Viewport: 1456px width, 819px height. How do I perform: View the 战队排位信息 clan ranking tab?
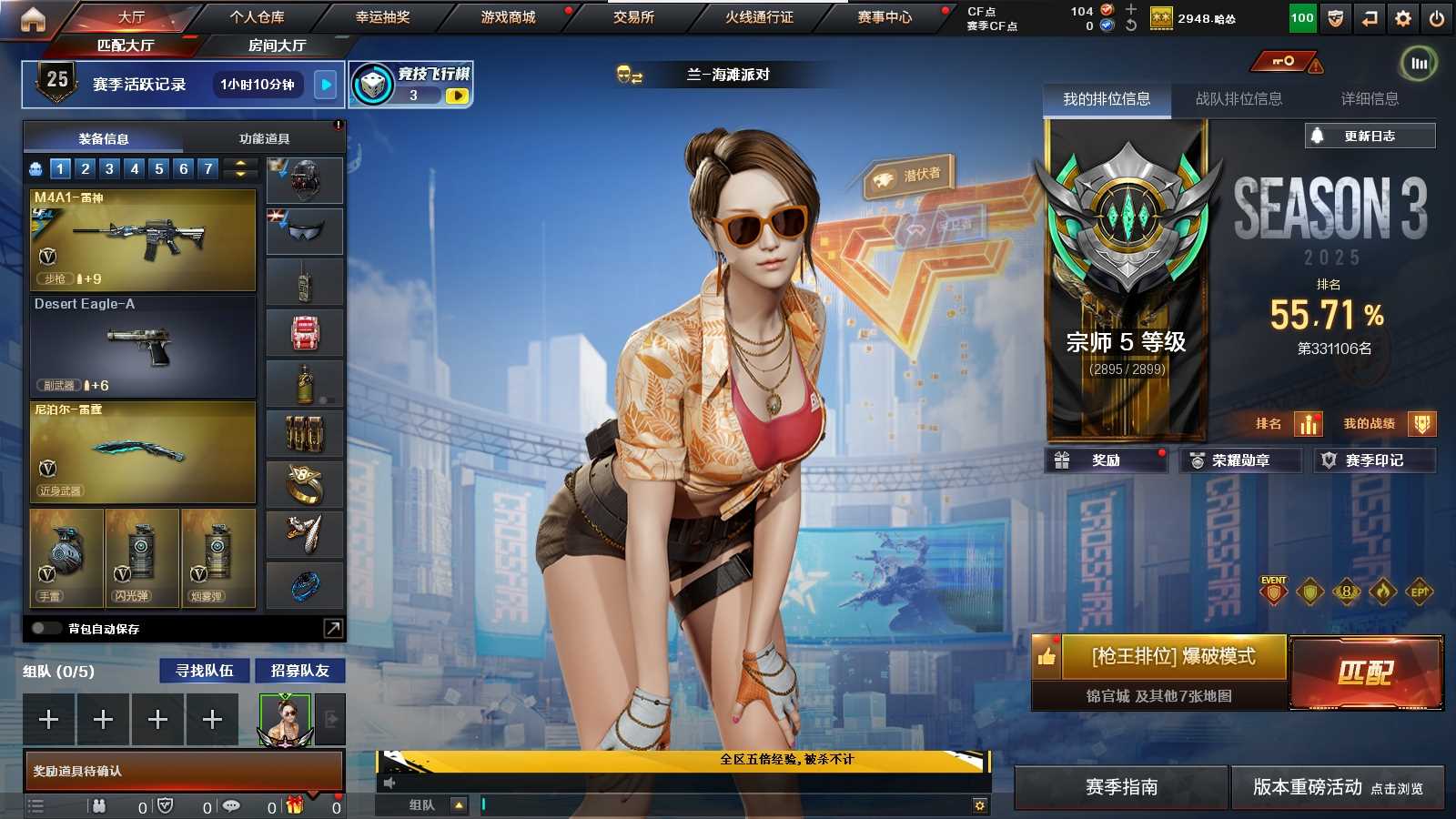coord(1239,99)
